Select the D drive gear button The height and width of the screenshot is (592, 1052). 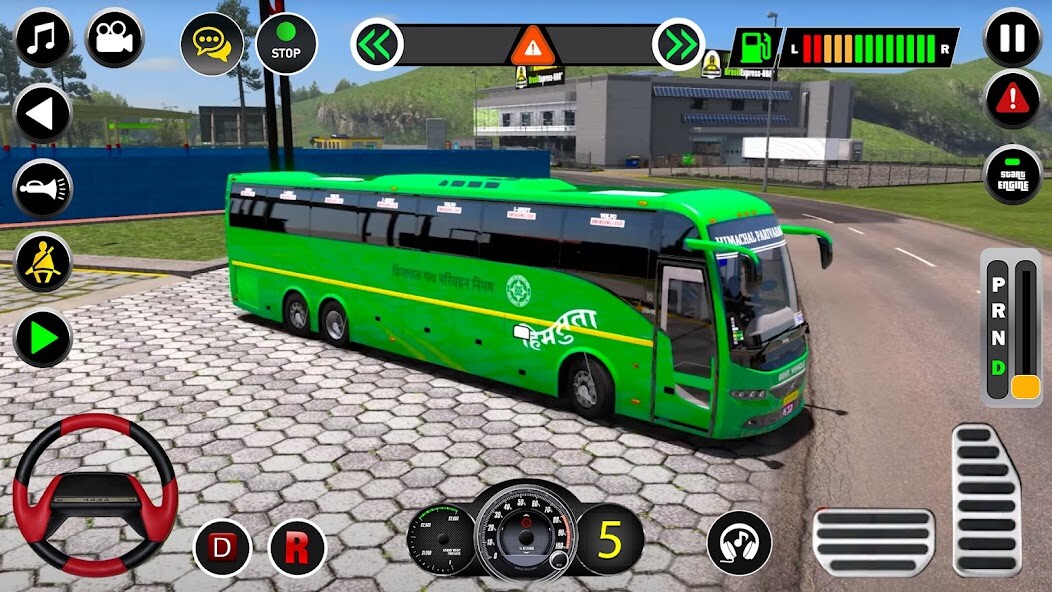(x=222, y=547)
